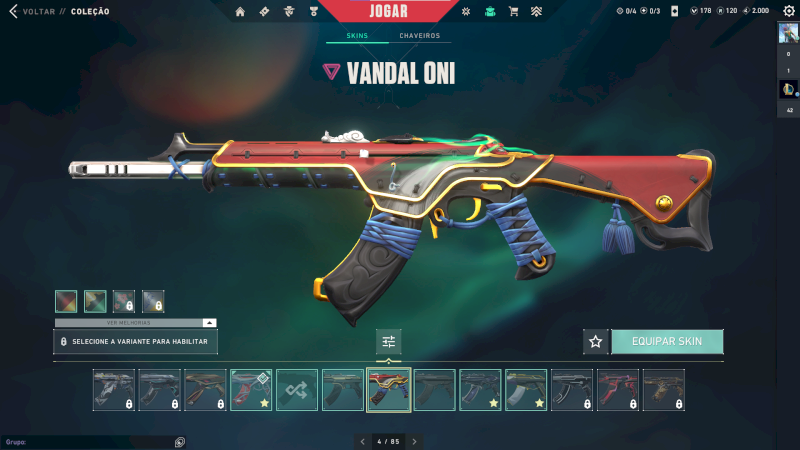
Task: Open the home screen icon
Action: [240, 12]
